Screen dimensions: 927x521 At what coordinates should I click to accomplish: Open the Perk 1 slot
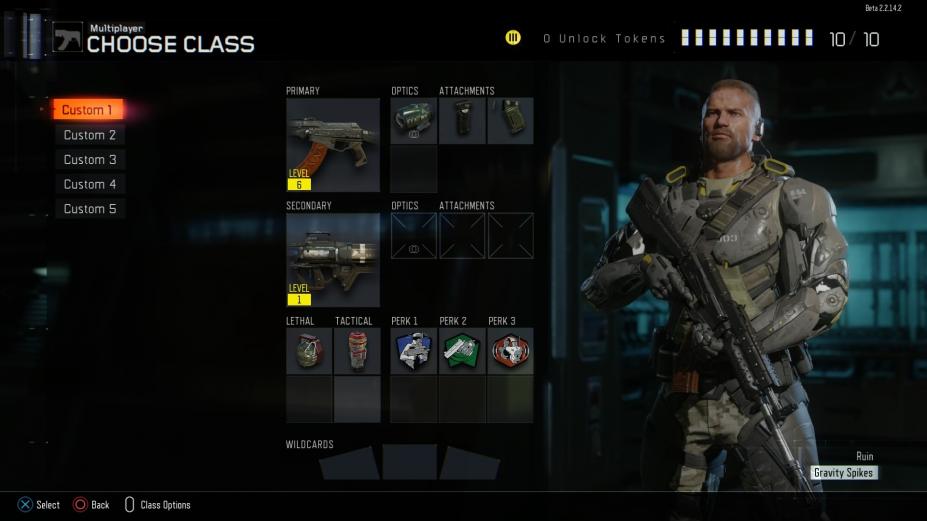(413, 351)
